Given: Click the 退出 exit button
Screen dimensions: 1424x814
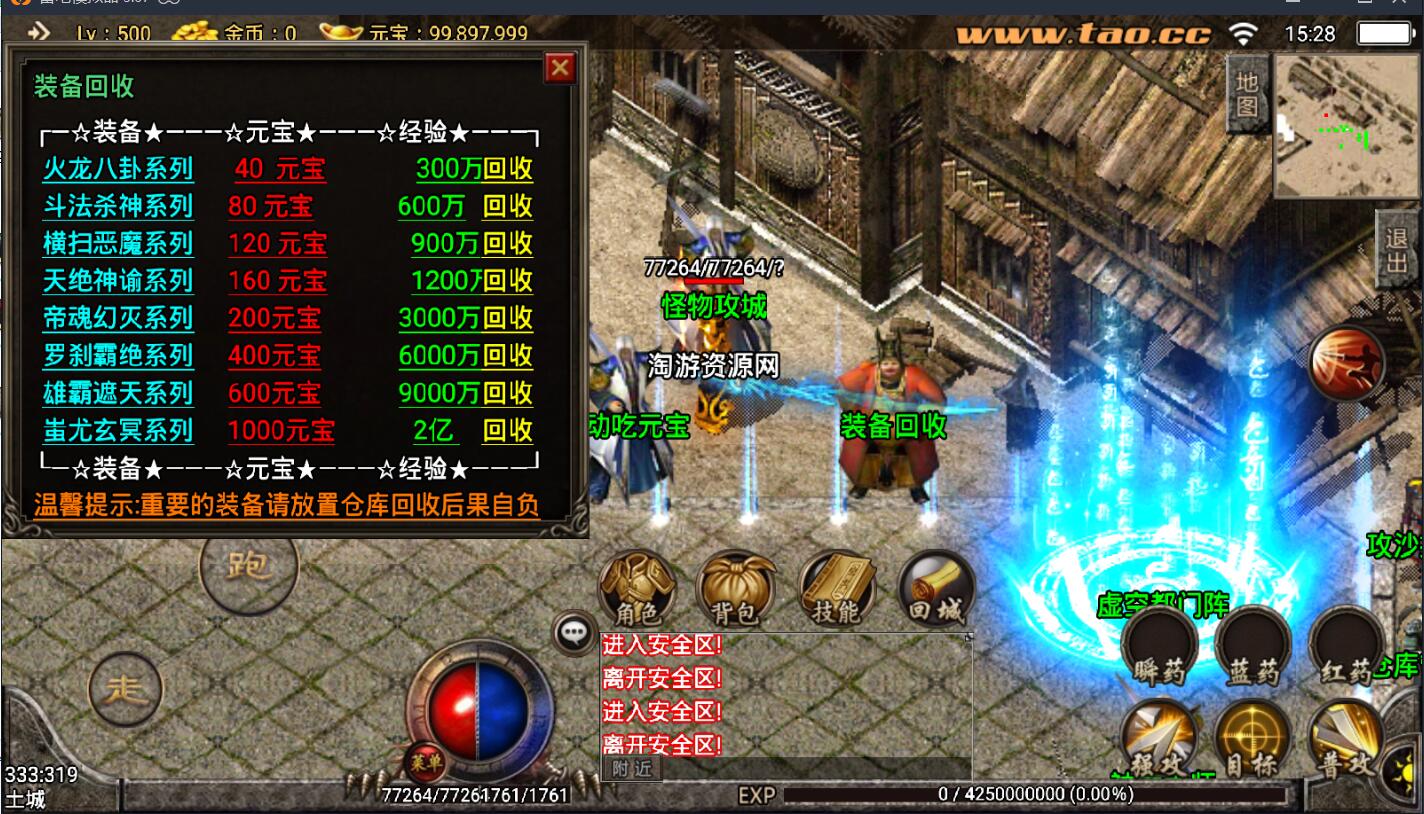Looking at the screenshot, I should [1397, 251].
